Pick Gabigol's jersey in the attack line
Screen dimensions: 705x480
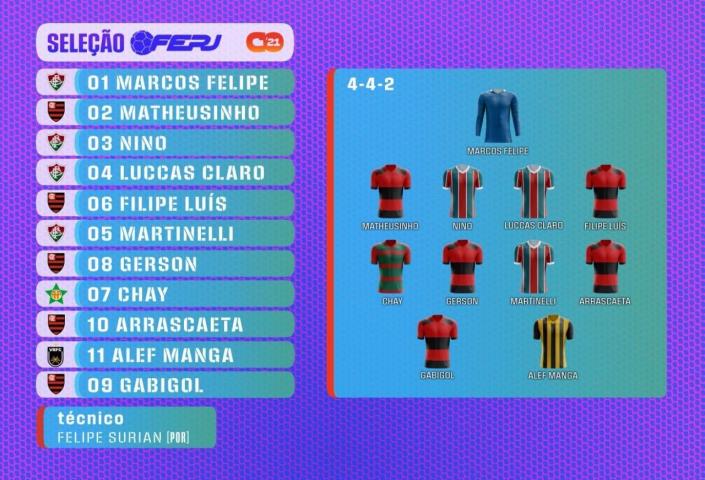click(x=437, y=342)
